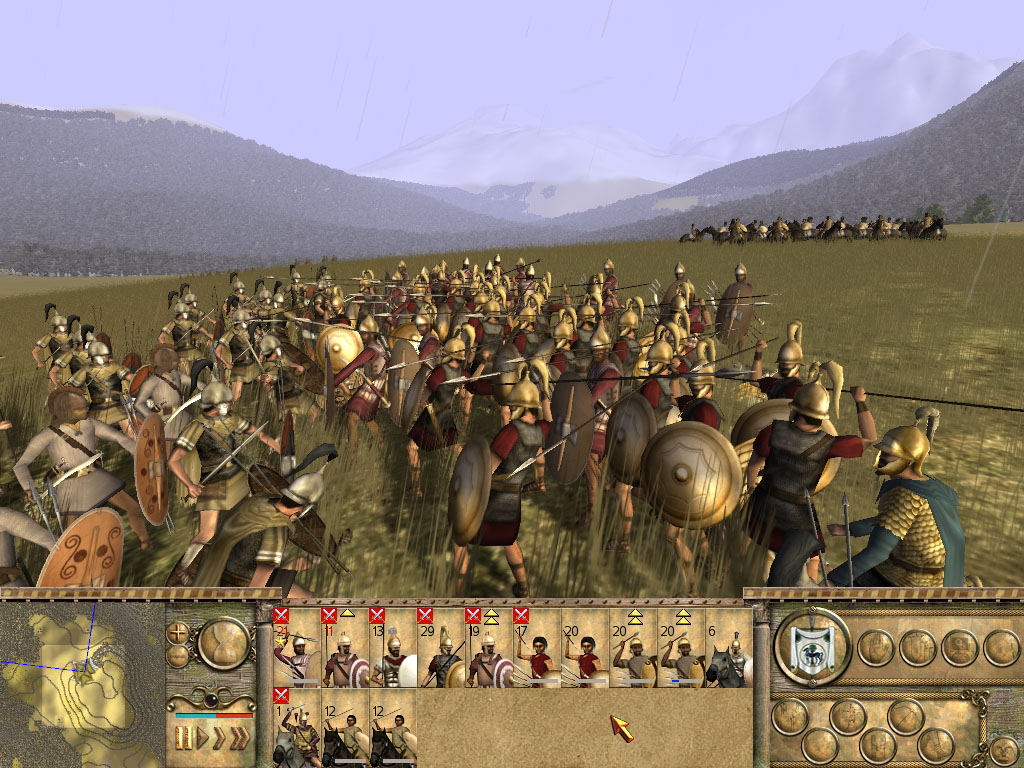Select the mounted general card with 1 man
The width and height of the screenshot is (1024, 768).
click(x=297, y=728)
